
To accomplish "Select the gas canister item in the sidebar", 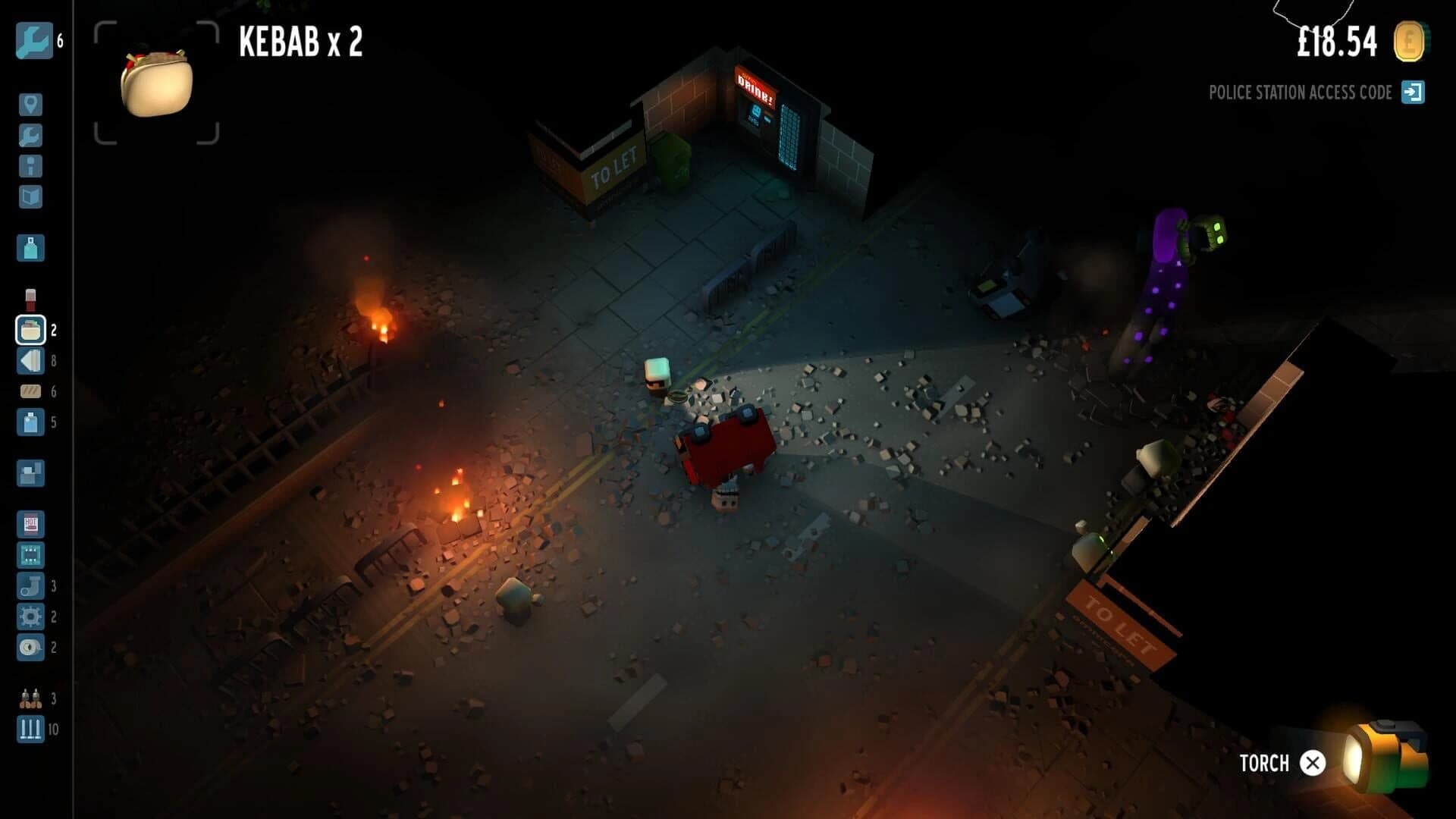I will pos(30,248).
